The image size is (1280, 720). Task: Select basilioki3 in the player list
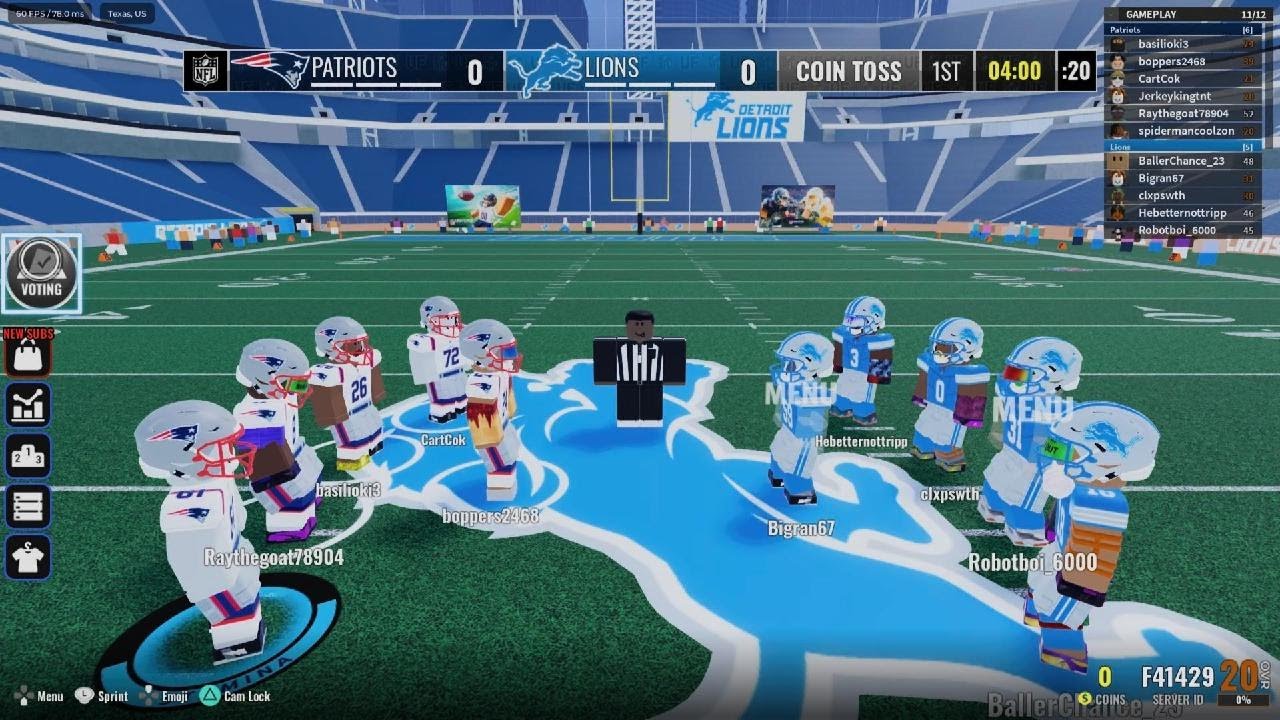[1163, 44]
